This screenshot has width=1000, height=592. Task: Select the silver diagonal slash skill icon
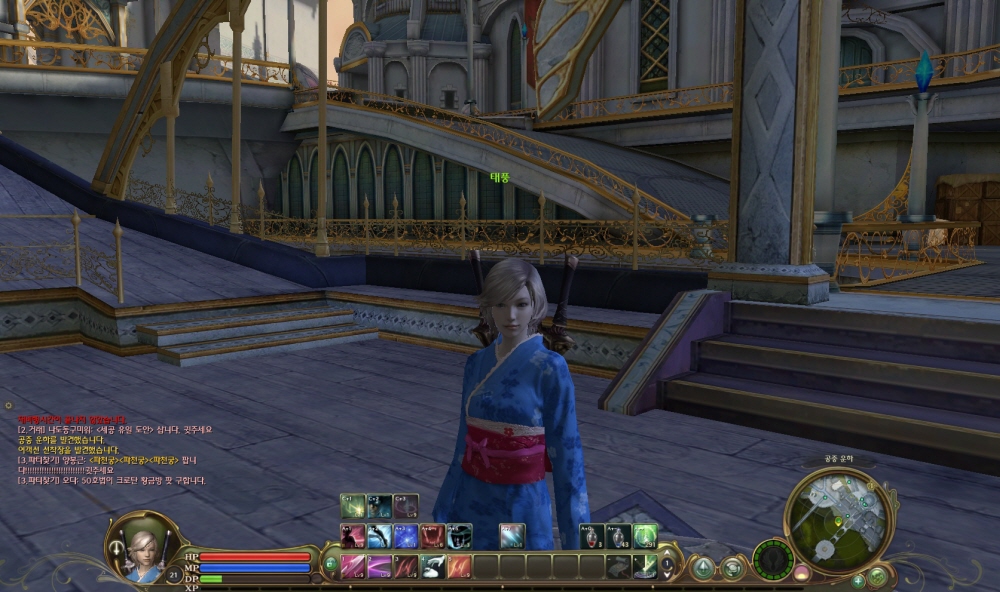(x=512, y=537)
